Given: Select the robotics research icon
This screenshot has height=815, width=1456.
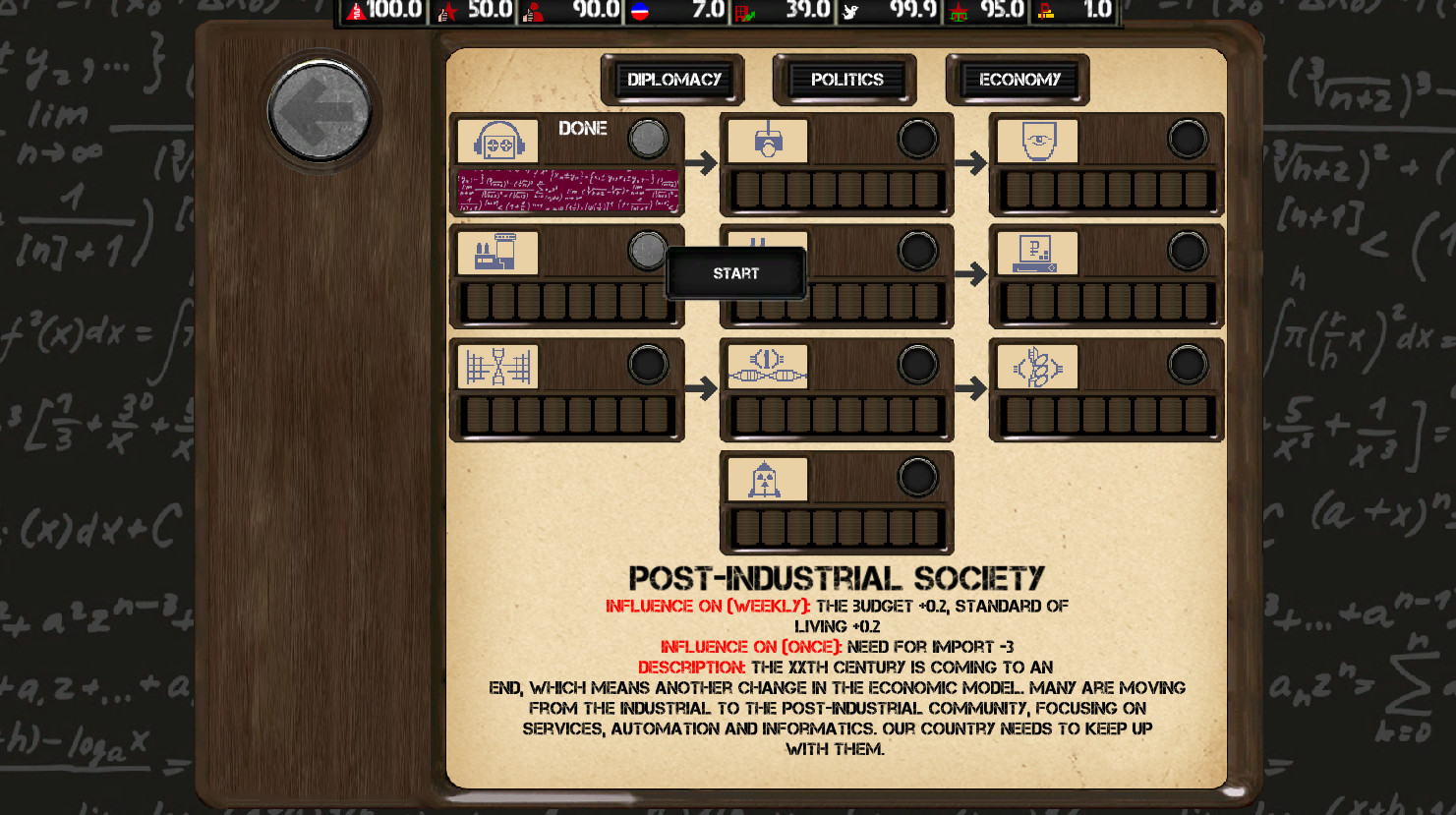Looking at the screenshot, I should tap(767, 140).
